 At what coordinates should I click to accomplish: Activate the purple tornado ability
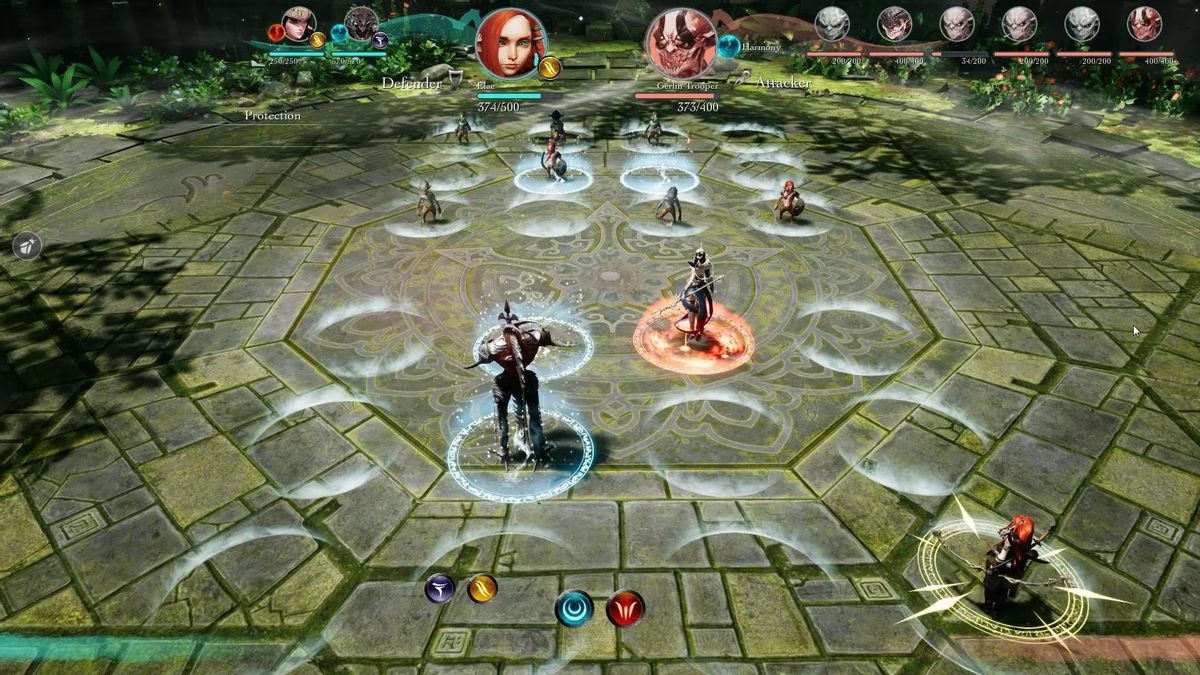[439, 589]
